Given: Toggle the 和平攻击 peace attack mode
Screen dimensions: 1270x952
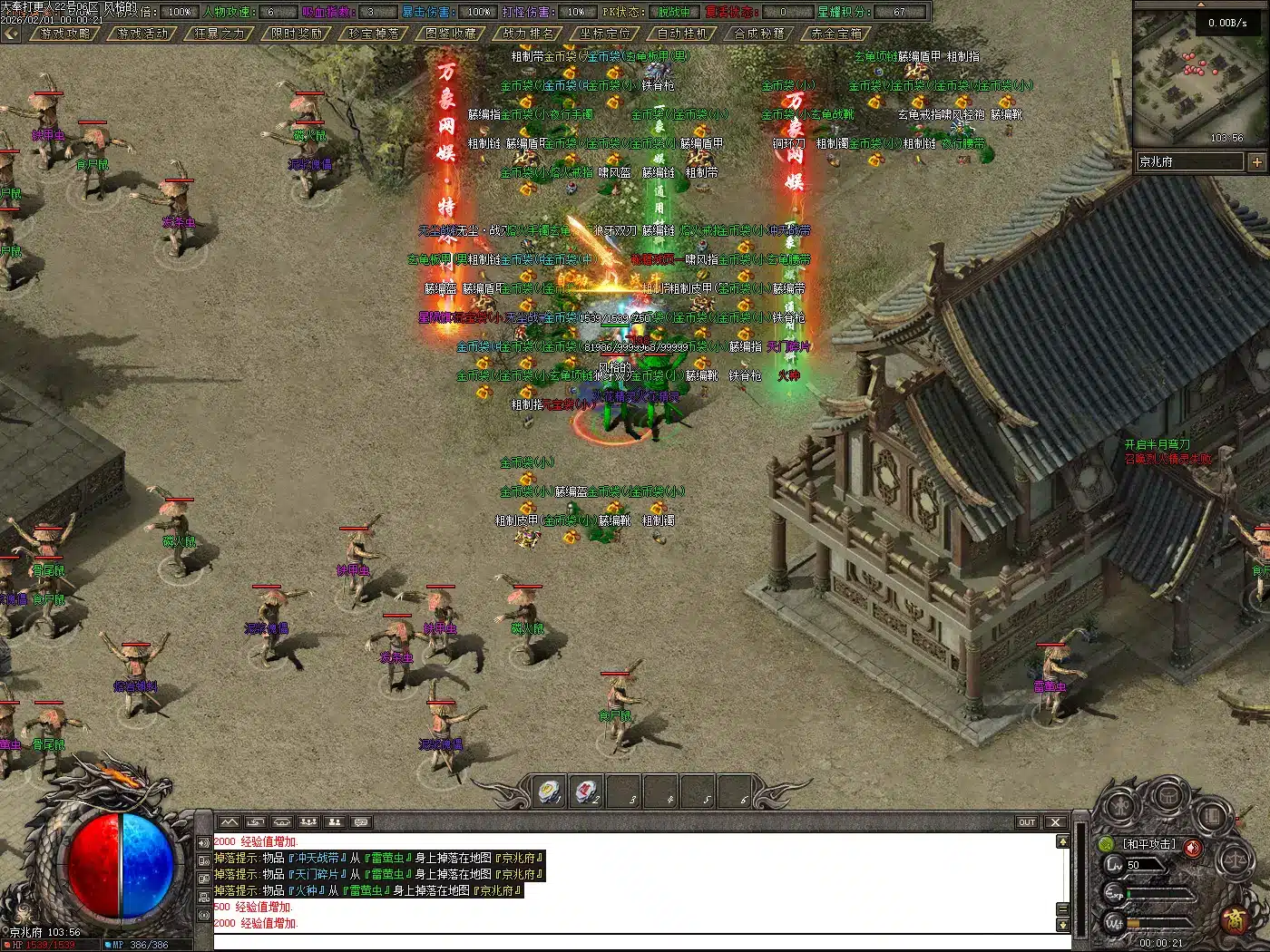Looking at the screenshot, I should click(x=1148, y=844).
